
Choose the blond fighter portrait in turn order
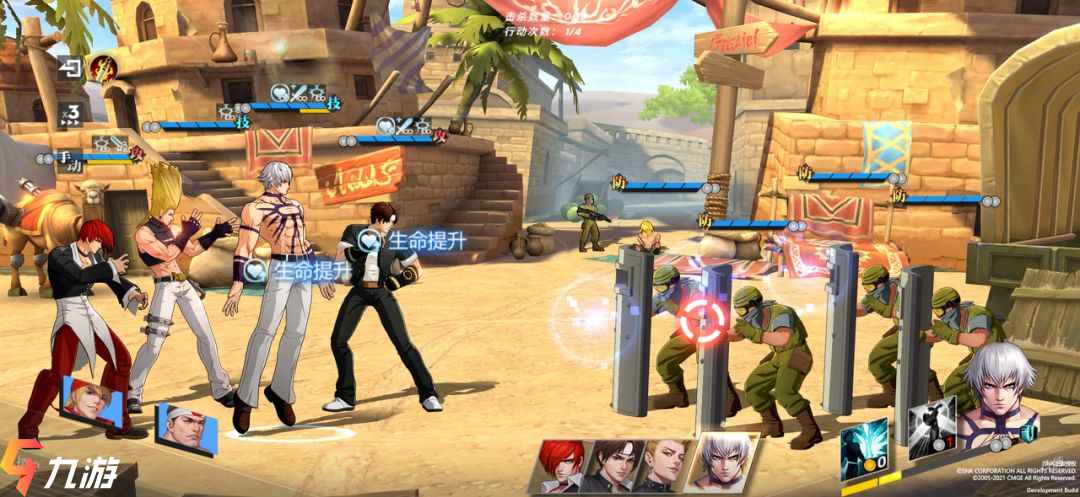pos(662,464)
